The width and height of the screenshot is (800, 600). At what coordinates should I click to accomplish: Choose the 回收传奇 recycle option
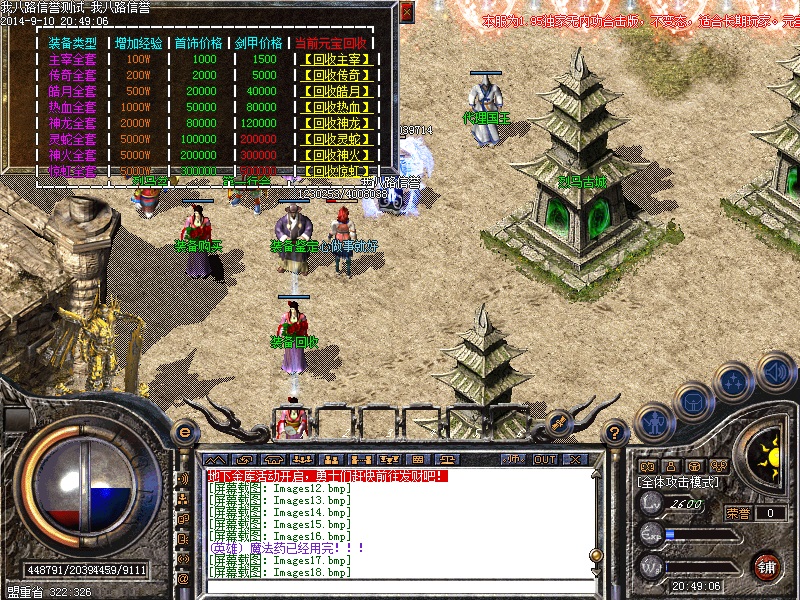[333, 75]
